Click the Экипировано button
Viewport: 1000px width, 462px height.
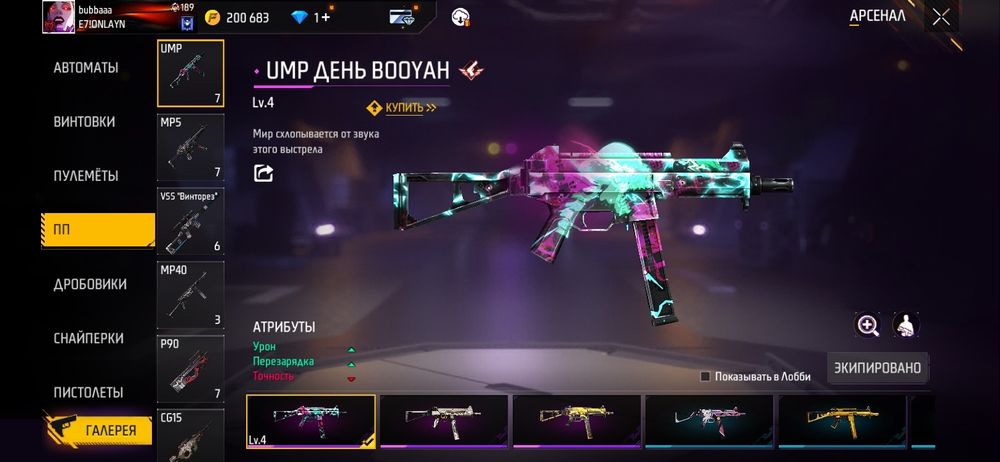877,368
